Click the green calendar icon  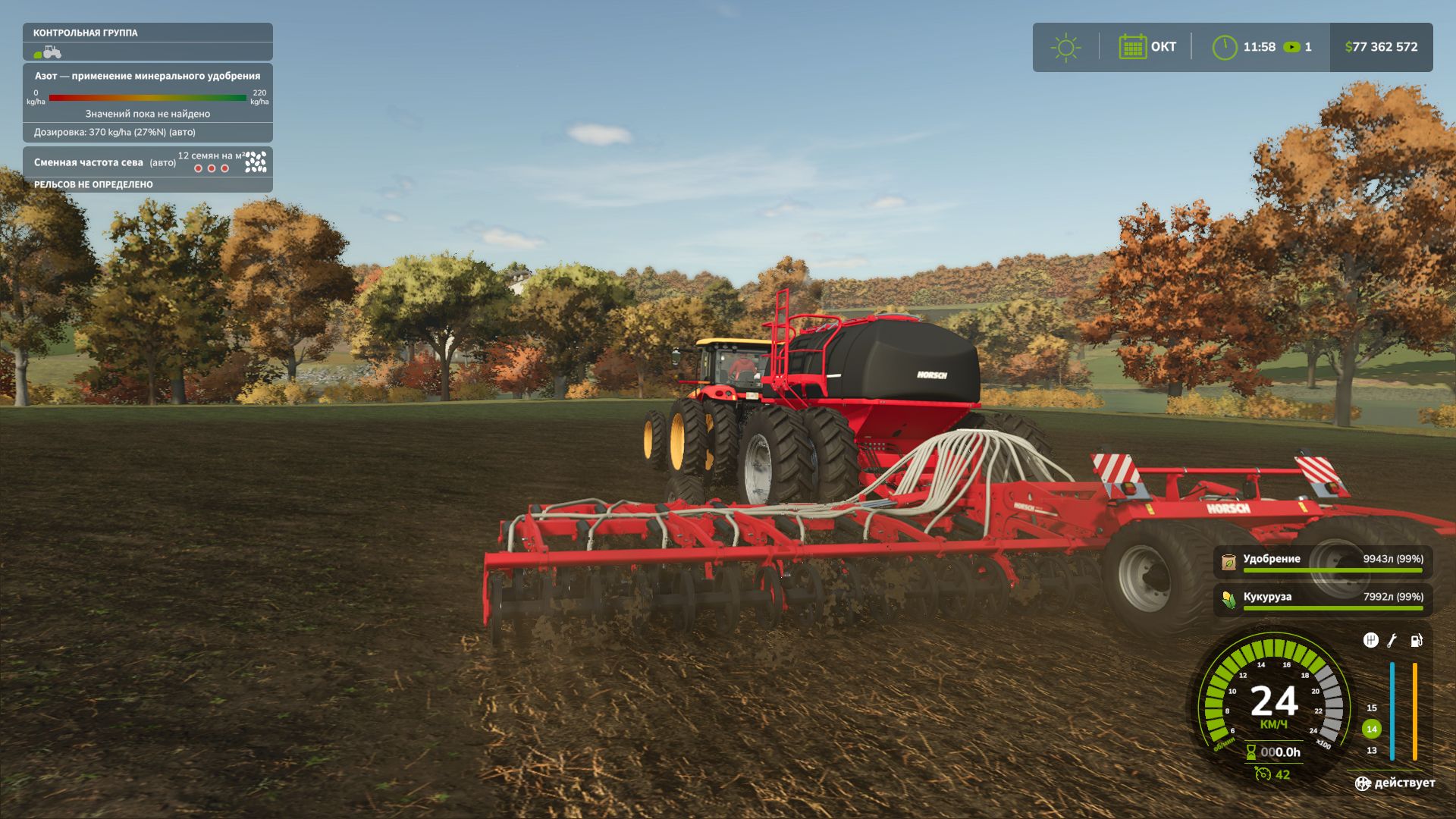[x=1132, y=47]
